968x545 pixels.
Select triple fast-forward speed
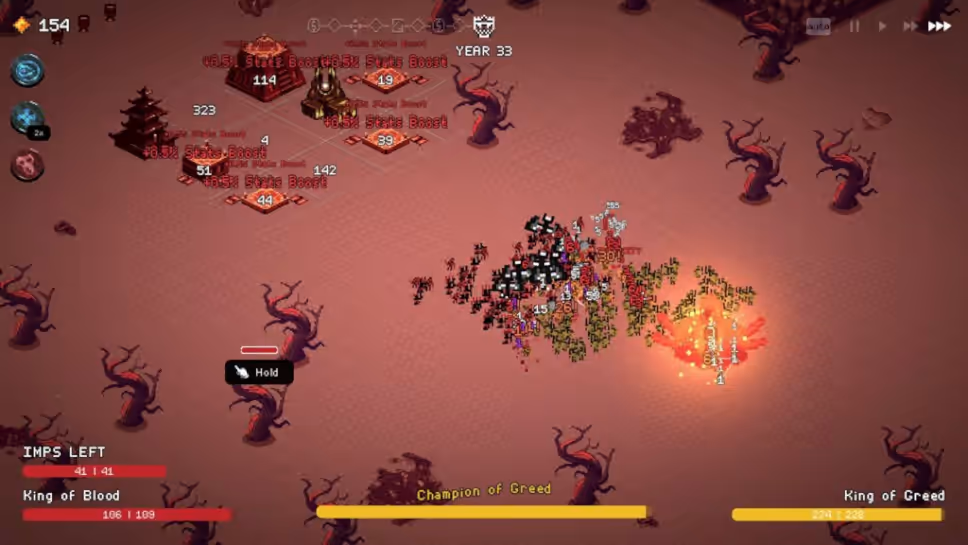[x=939, y=27]
